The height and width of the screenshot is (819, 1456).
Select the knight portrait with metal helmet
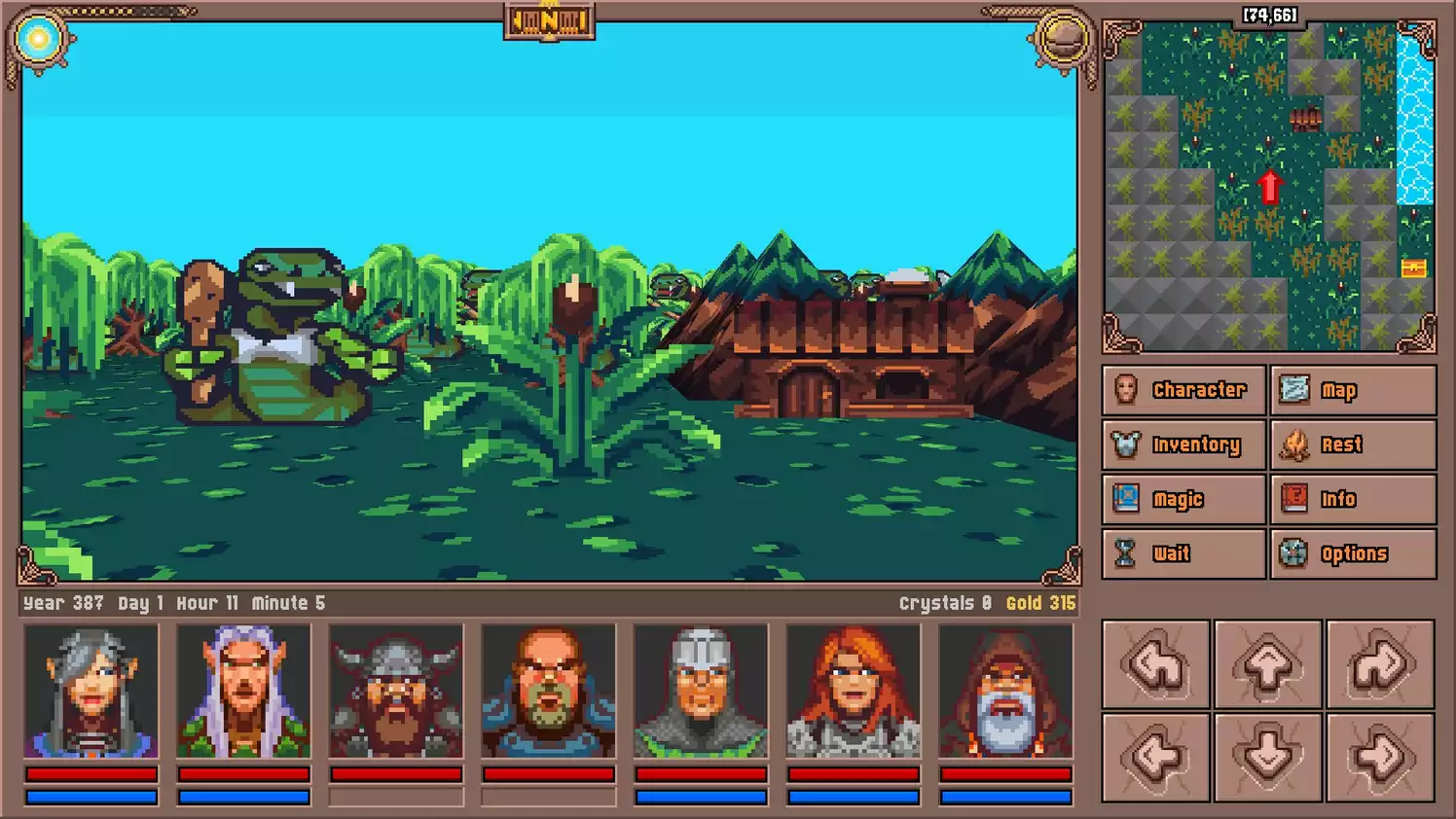click(701, 691)
